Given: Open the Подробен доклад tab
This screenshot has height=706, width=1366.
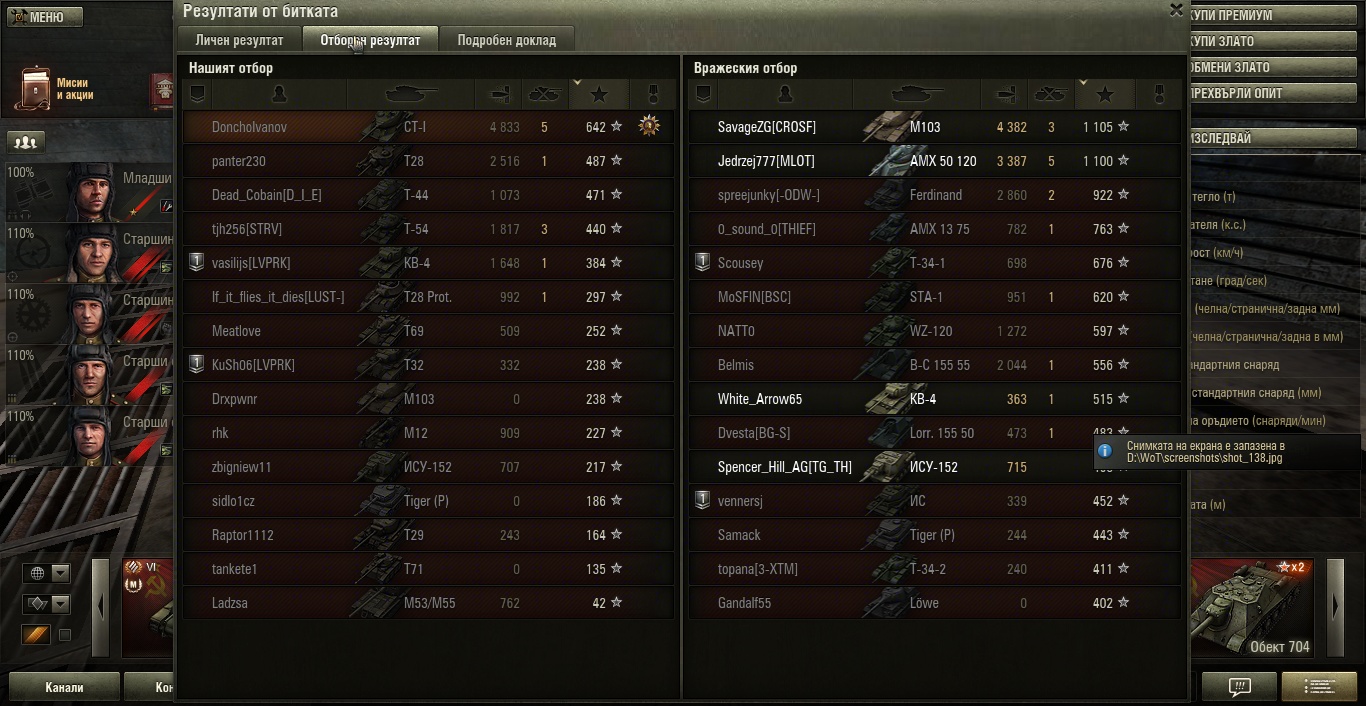Looking at the screenshot, I should 506,41.
